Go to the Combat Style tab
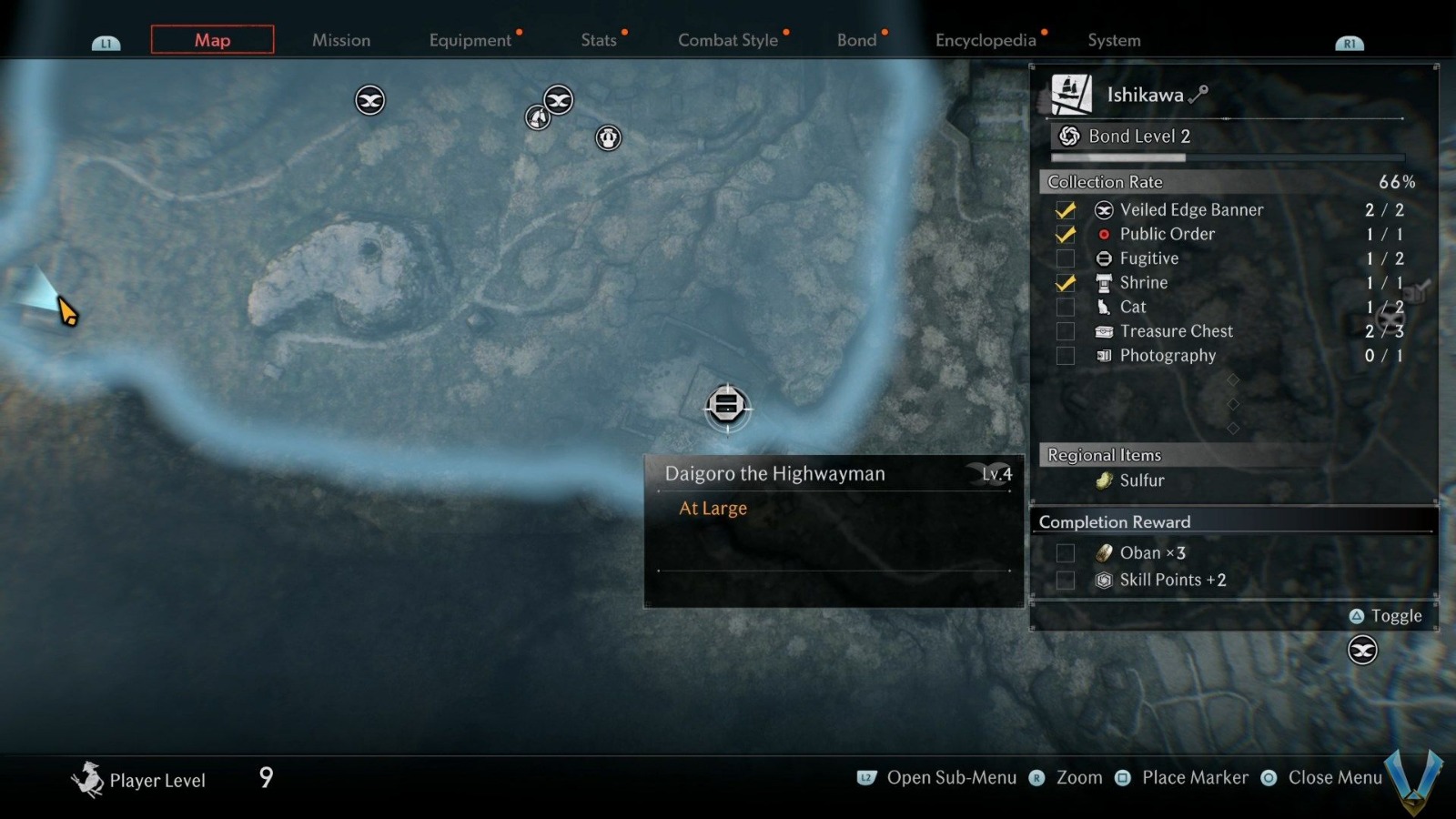1456x819 pixels. (x=728, y=40)
